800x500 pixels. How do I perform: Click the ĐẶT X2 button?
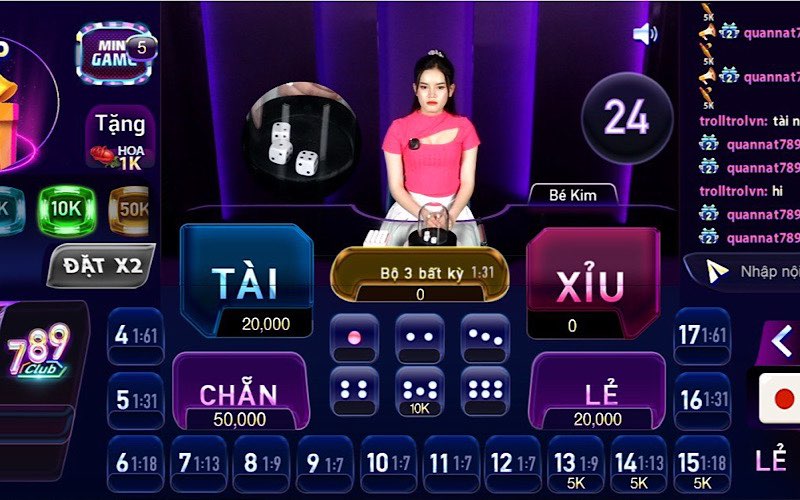coord(102,266)
